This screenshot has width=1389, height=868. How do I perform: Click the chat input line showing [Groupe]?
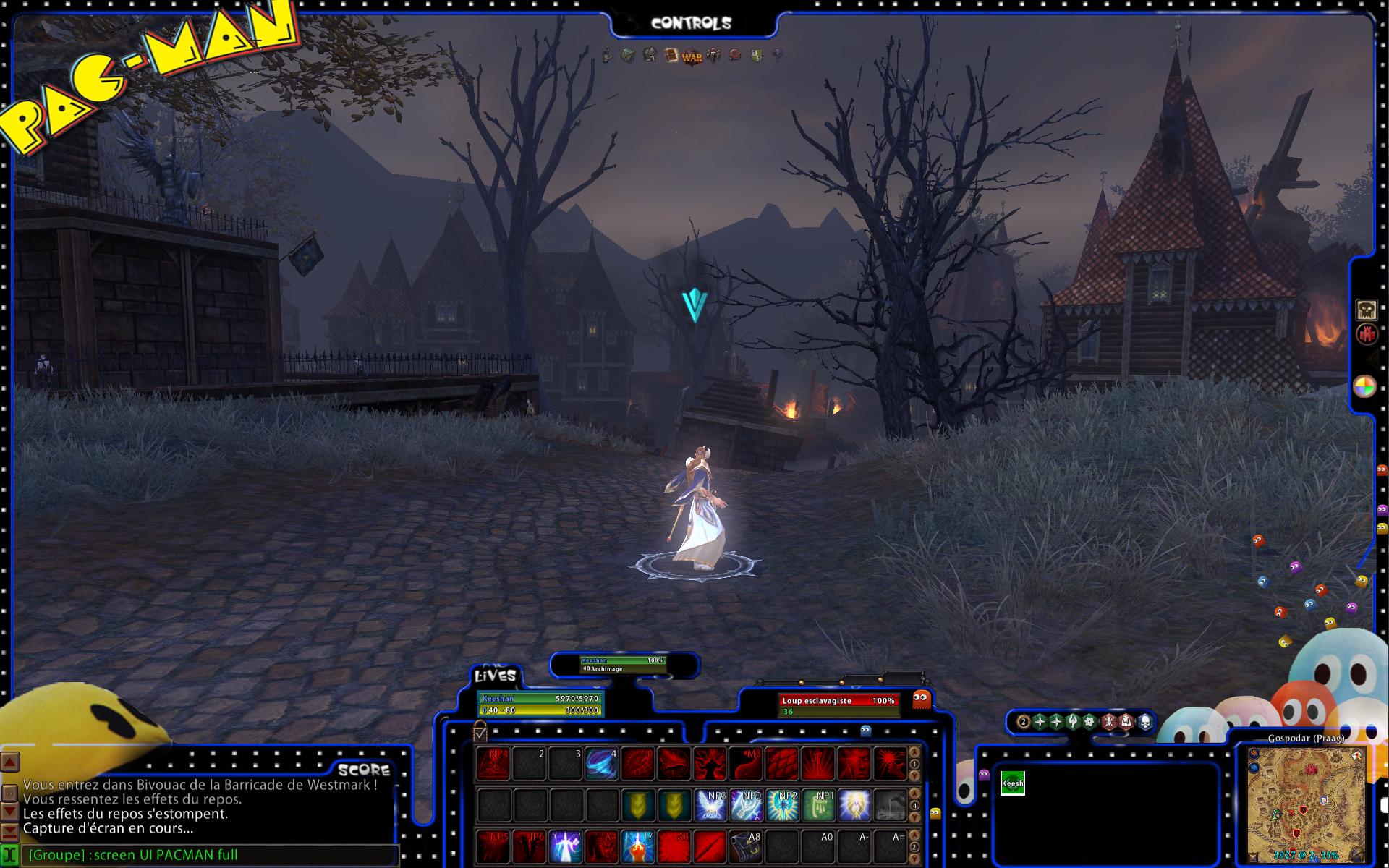(210, 855)
